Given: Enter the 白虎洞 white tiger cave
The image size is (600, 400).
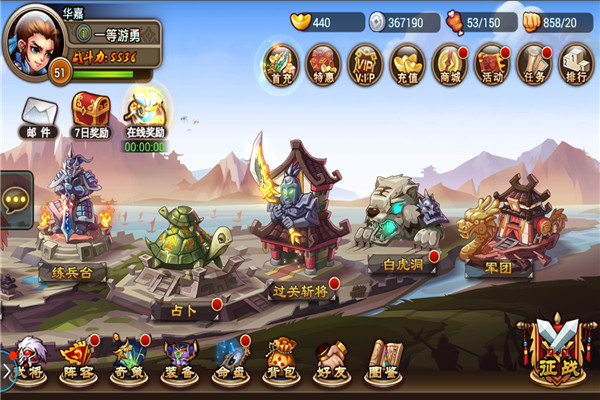Looking at the screenshot, I should [x=402, y=225].
